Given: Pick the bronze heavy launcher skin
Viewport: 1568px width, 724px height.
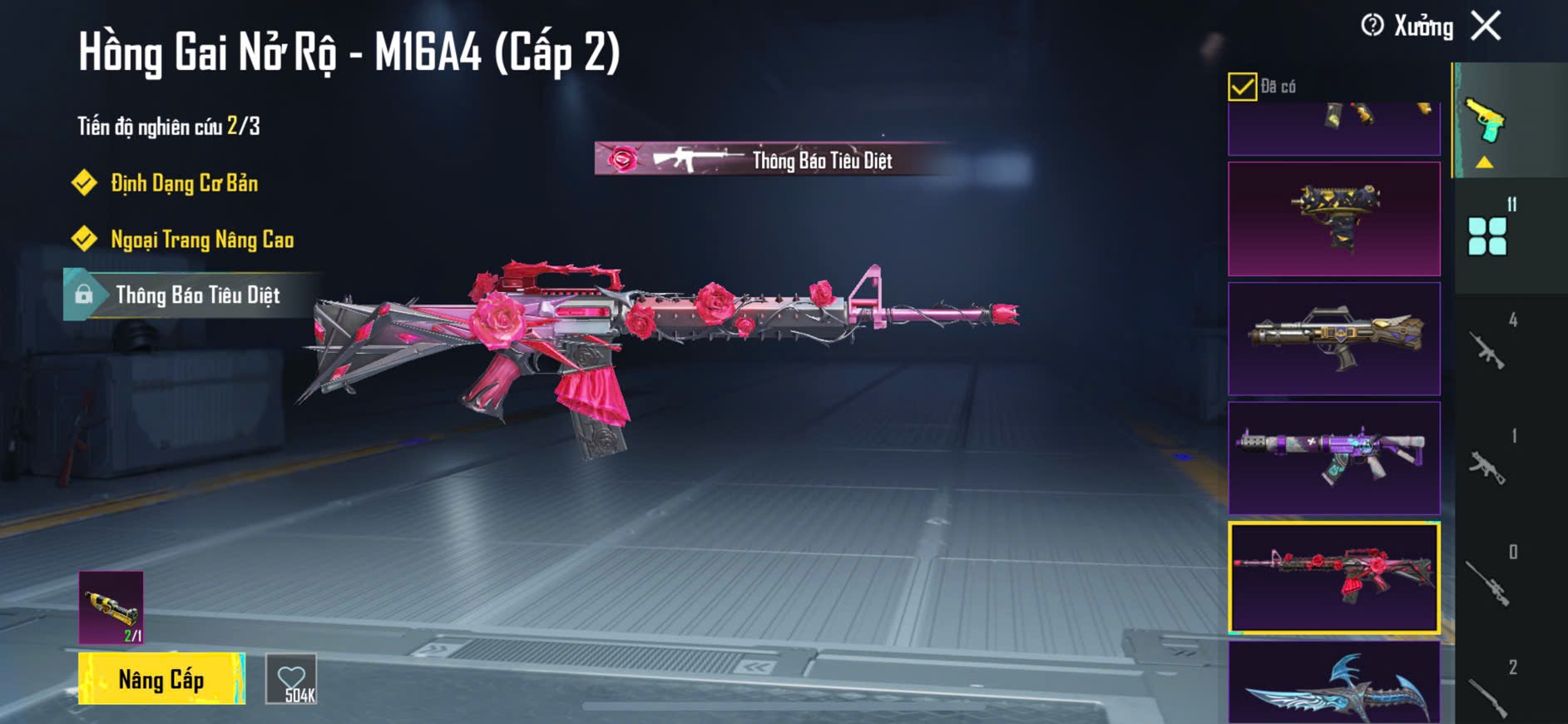Looking at the screenshot, I should point(1334,339).
